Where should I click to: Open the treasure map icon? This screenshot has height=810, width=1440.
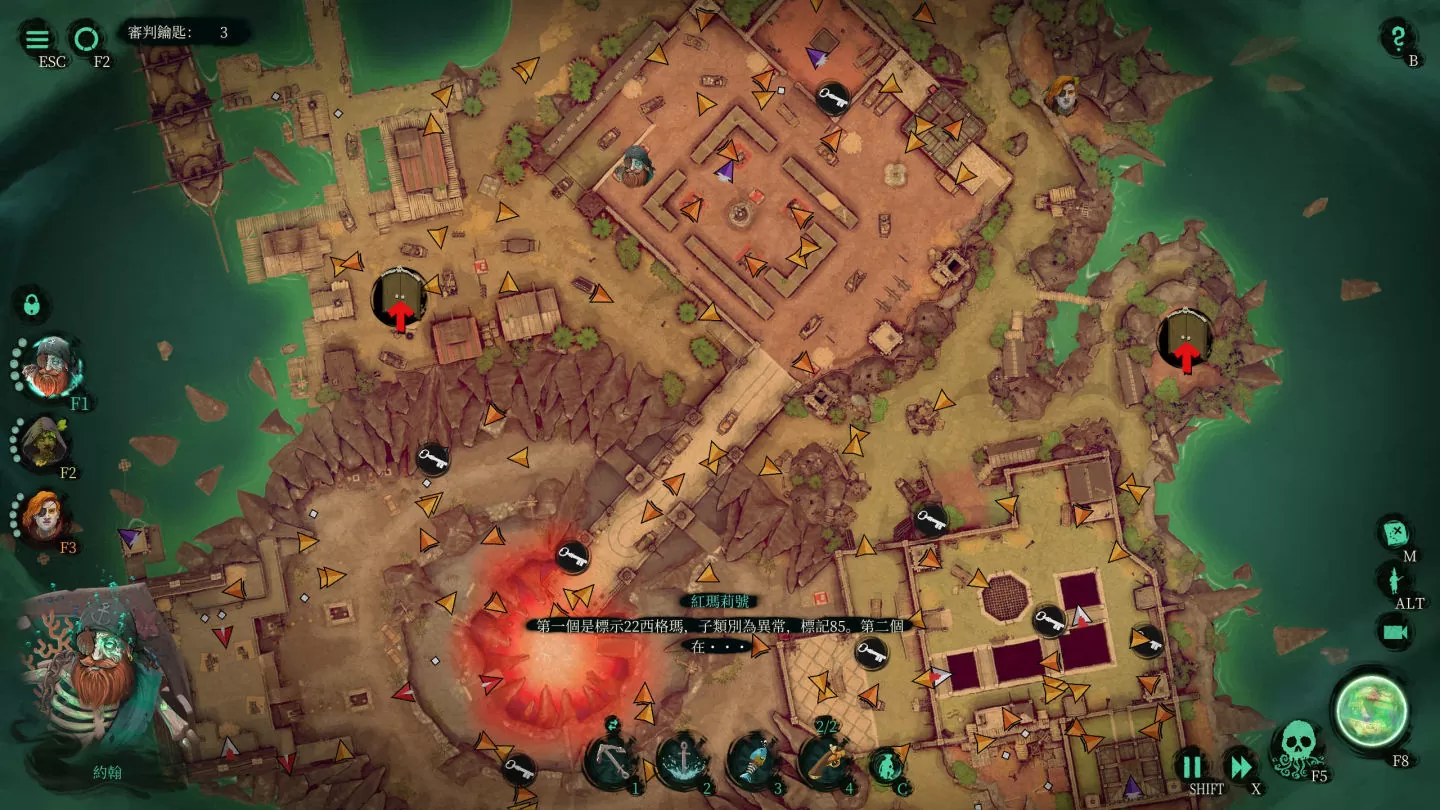1394,532
